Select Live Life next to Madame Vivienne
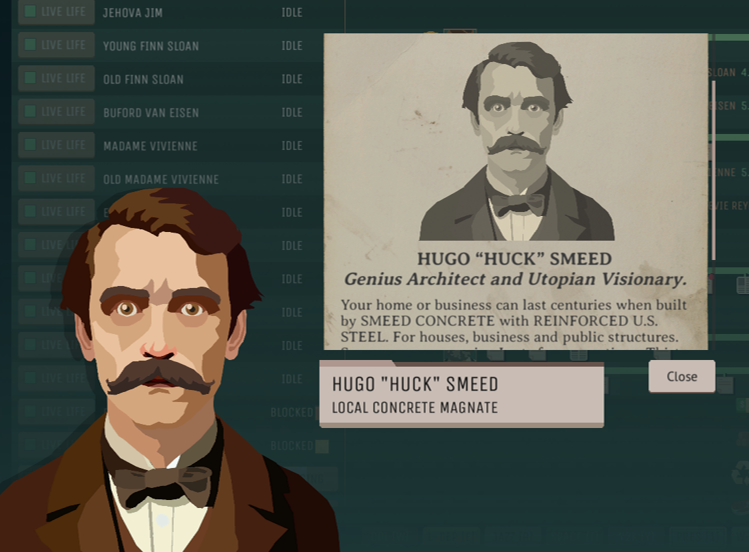 (56, 145)
